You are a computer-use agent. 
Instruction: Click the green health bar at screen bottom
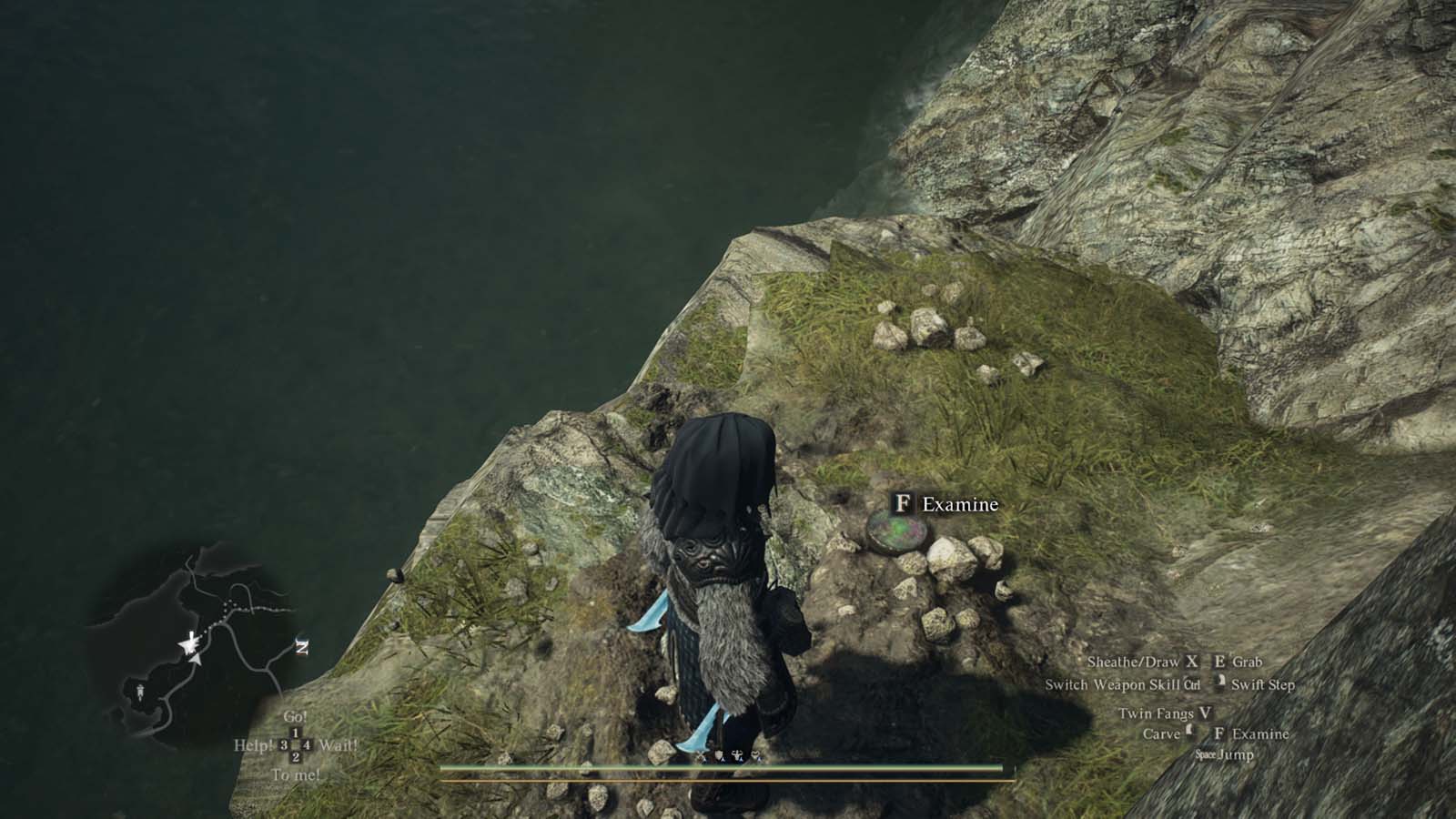pos(728,770)
